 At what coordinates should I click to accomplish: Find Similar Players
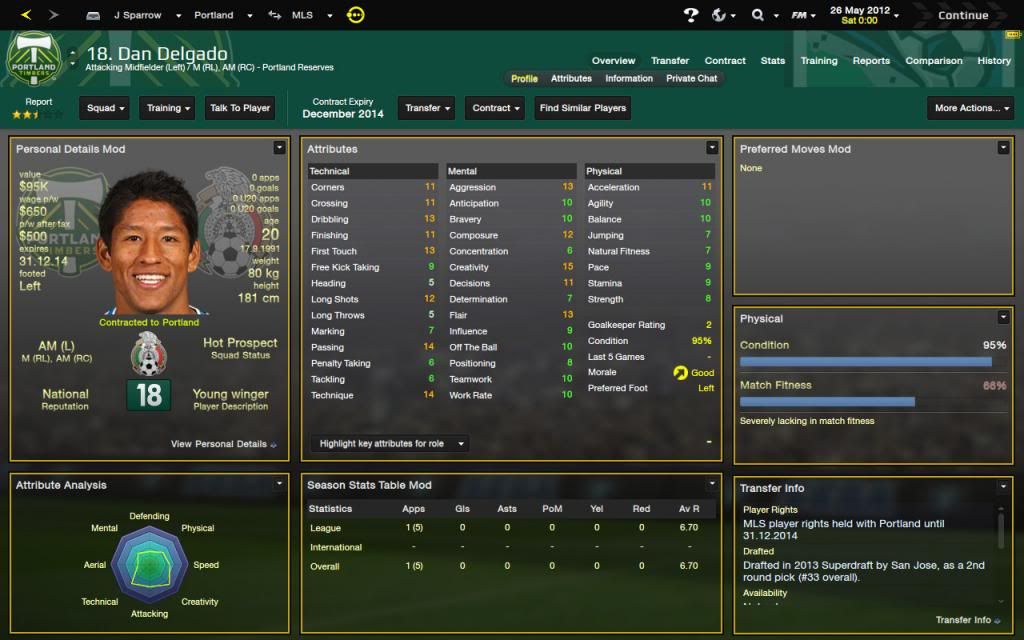coord(583,108)
